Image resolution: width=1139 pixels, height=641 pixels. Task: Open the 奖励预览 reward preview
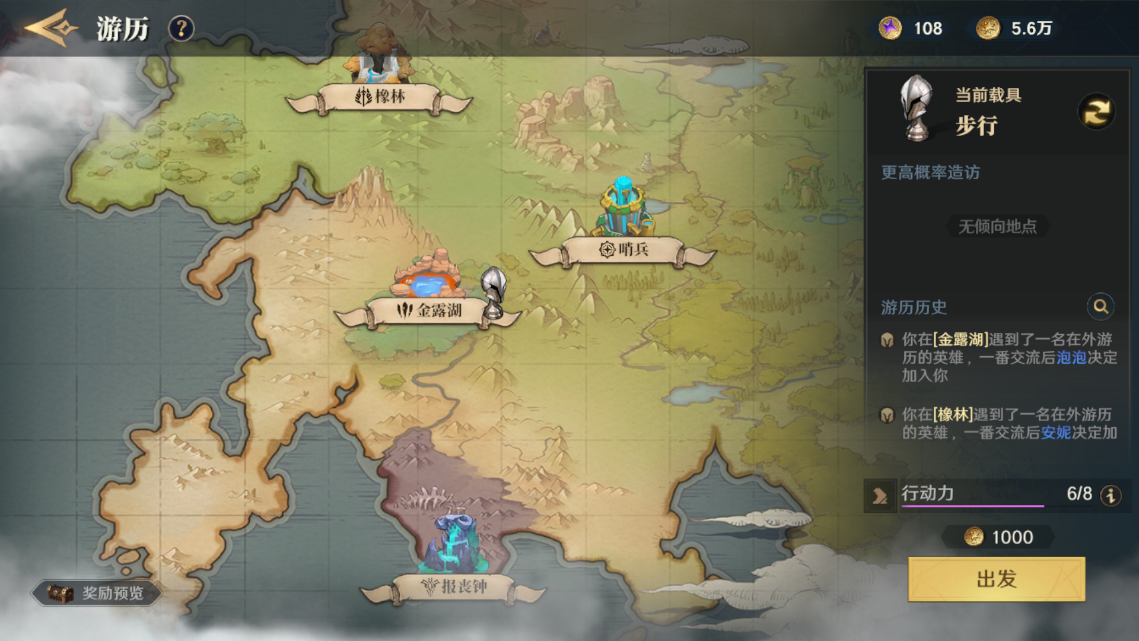[99, 593]
